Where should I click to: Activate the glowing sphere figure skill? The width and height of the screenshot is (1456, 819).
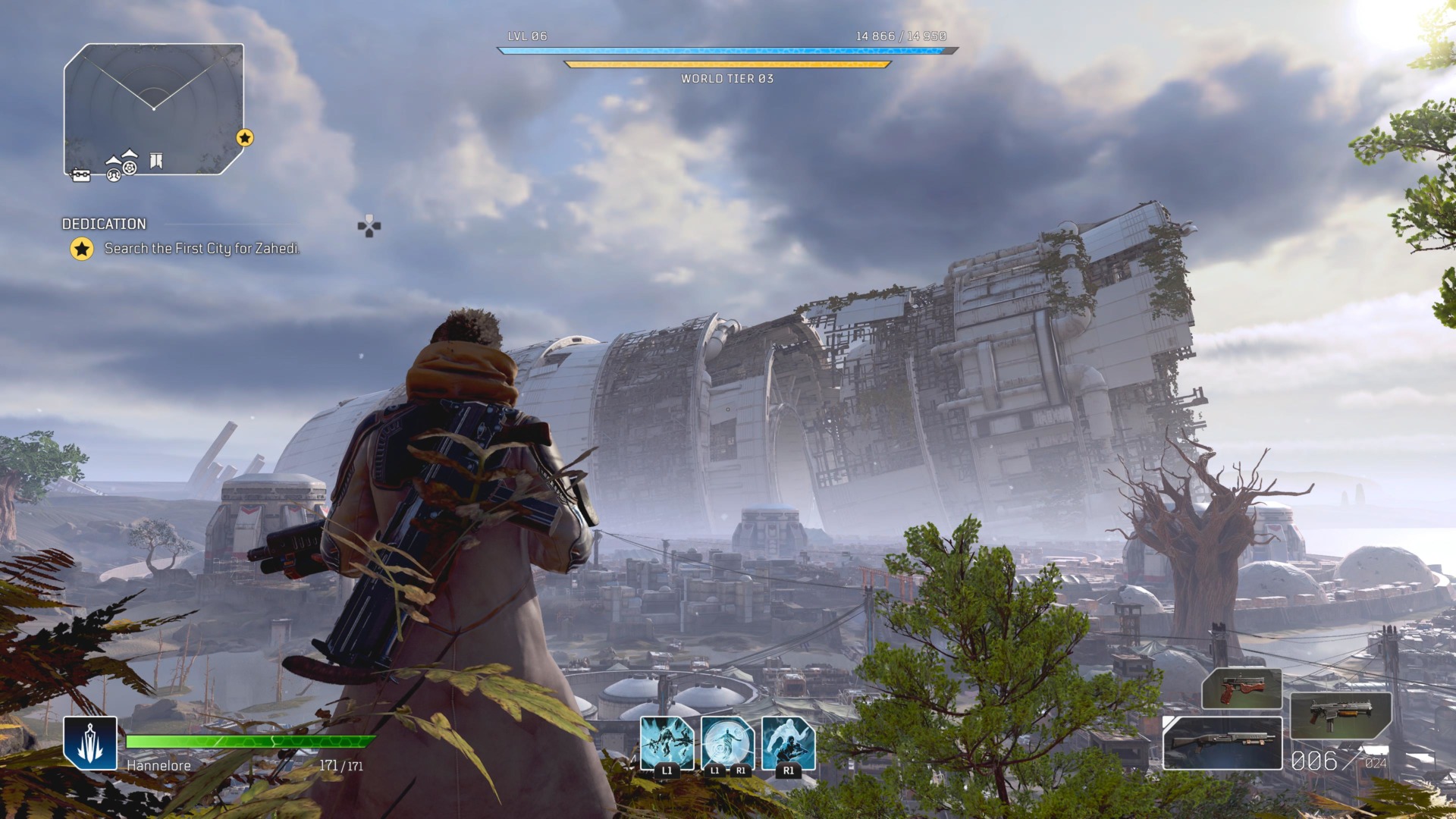coord(727,743)
